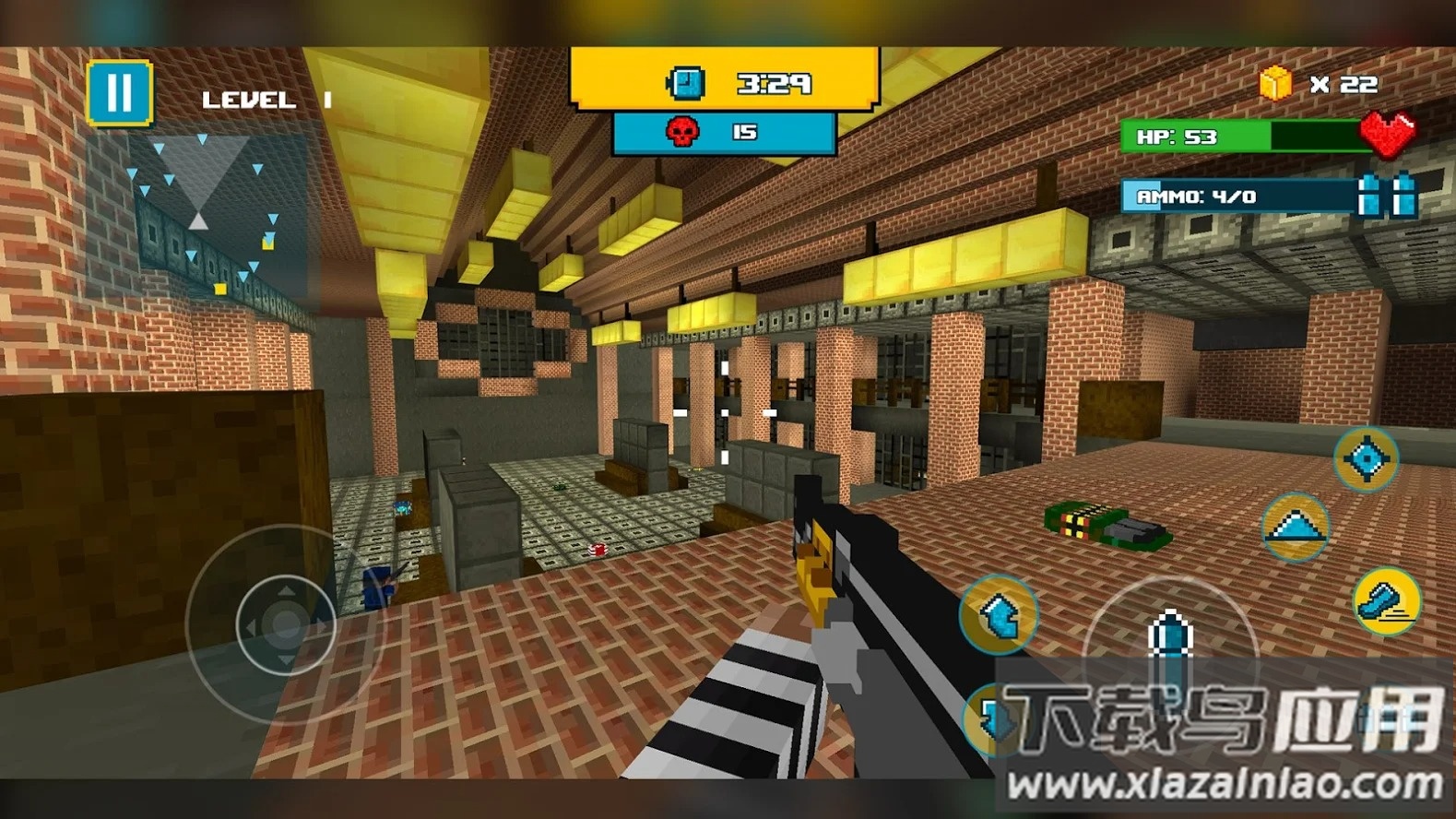This screenshot has width=1456, height=819.
Task: Tap the gold cube currency icon
Action: [x=1275, y=84]
